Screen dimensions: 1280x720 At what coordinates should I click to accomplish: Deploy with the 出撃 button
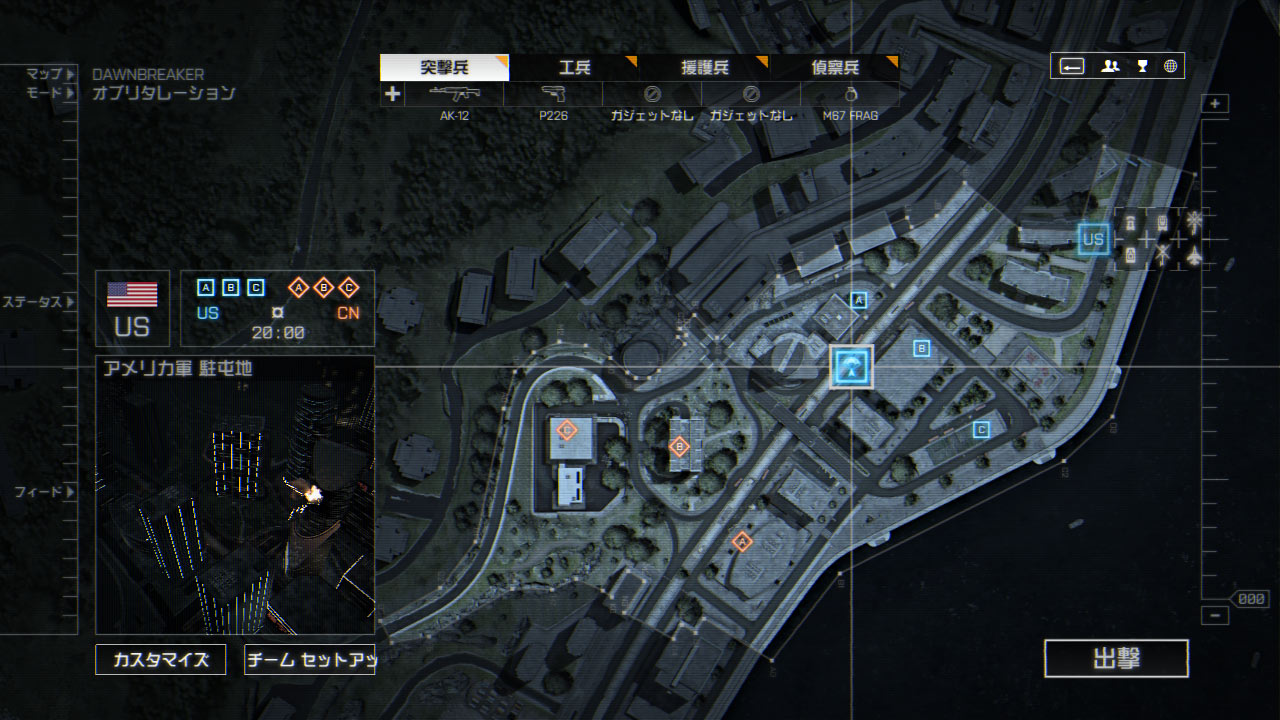(x=1116, y=659)
